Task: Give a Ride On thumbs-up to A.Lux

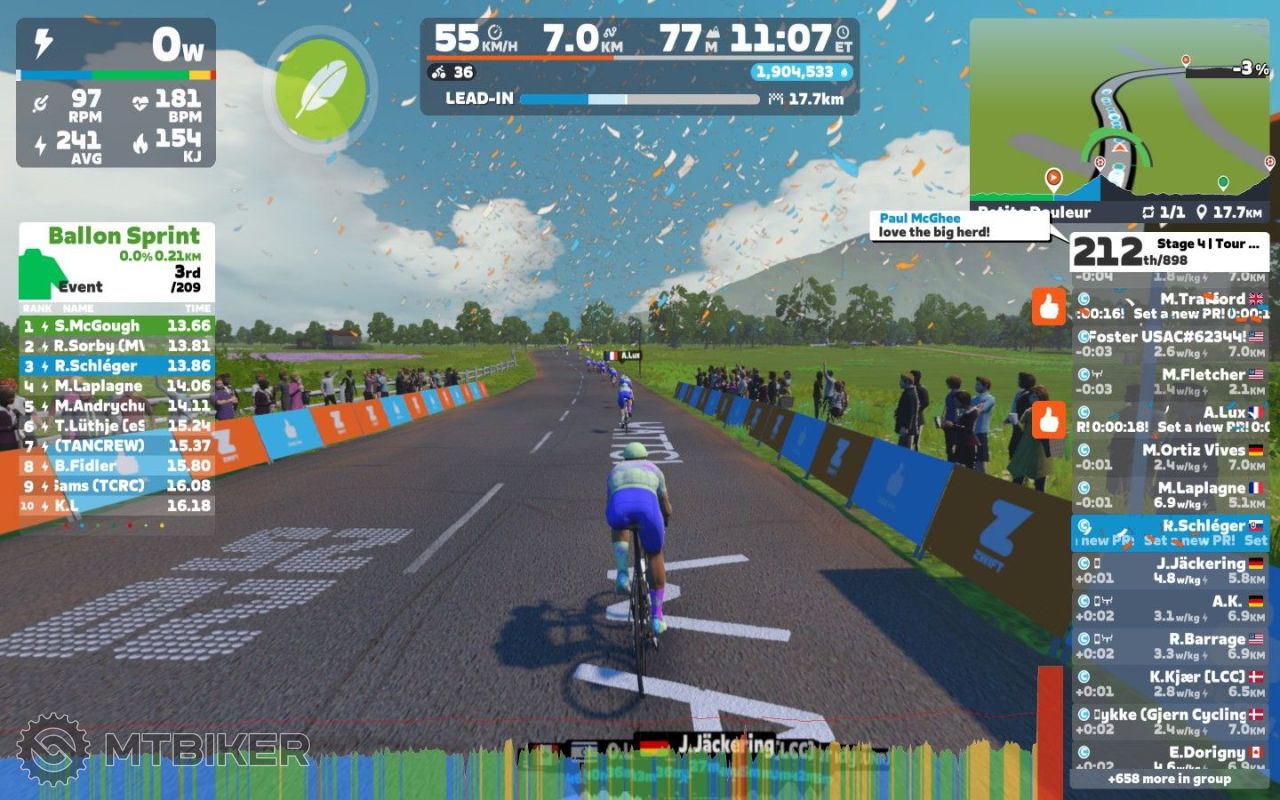Action: click(x=1048, y=420)
